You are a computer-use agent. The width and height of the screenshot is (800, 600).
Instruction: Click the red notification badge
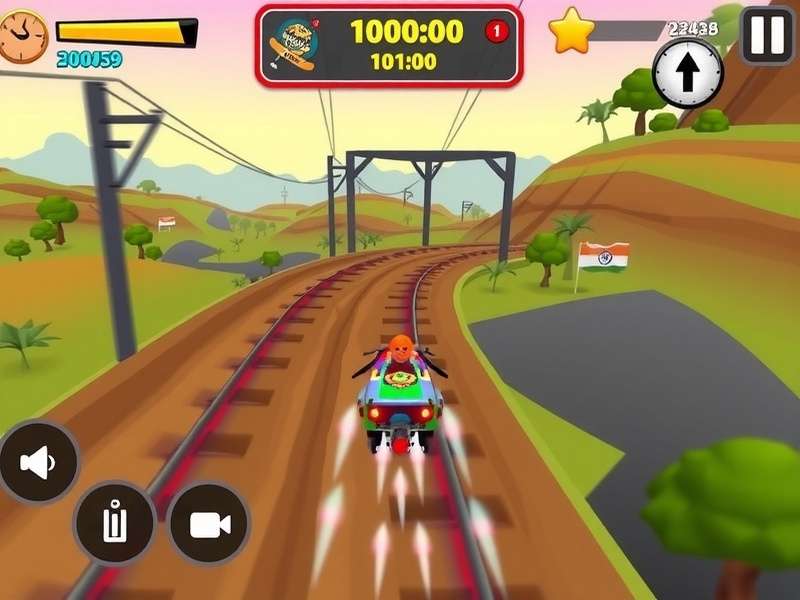(497, 31)
